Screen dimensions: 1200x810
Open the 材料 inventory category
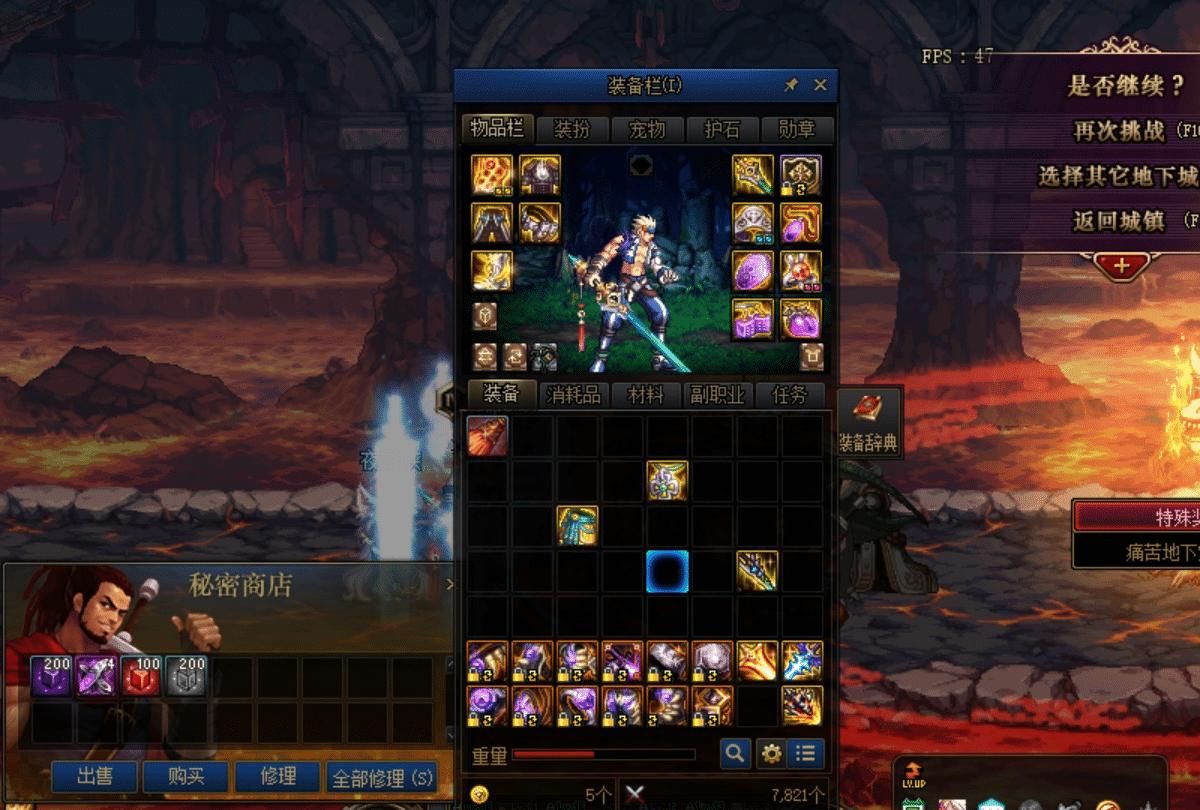pos(645,395)
